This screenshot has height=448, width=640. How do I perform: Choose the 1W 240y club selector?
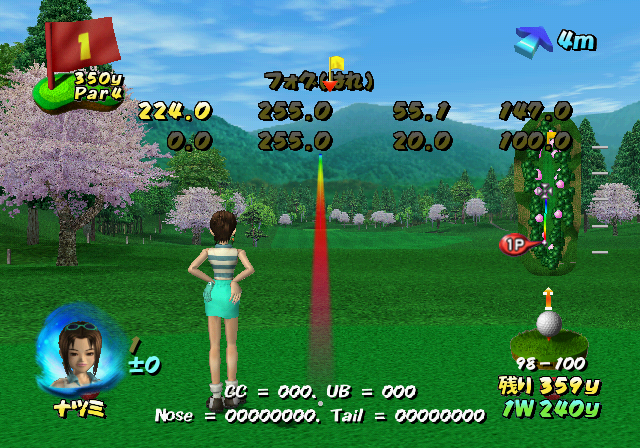click(549, 408)
